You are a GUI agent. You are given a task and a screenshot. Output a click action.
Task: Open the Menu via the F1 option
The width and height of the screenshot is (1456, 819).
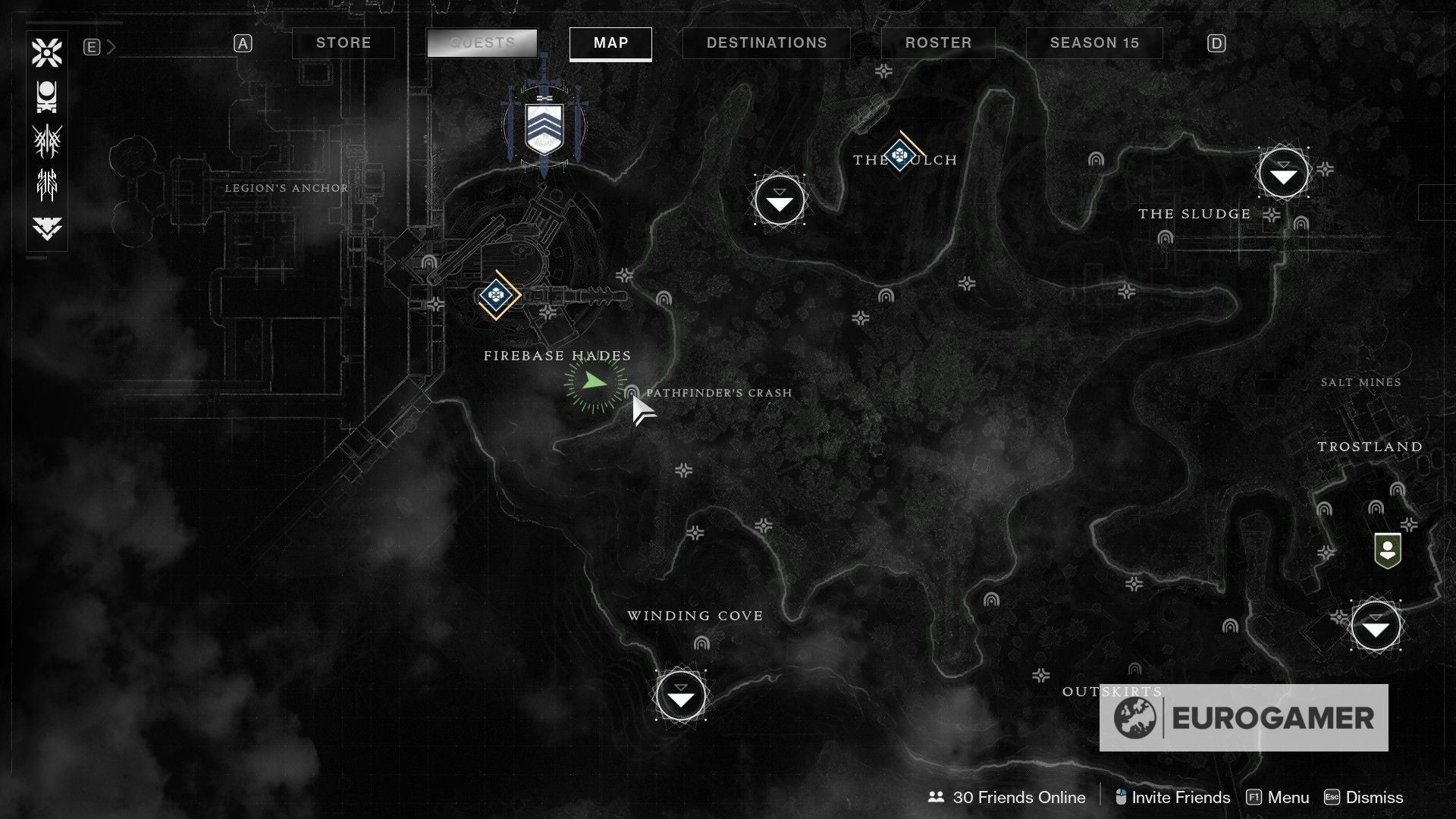(1289, 797)
